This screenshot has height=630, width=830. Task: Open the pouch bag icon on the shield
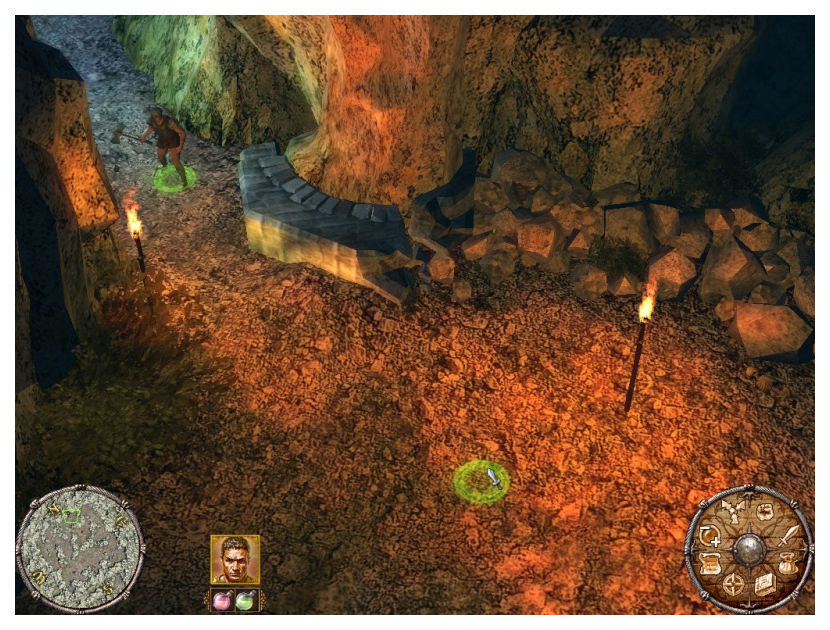(790, 565)
